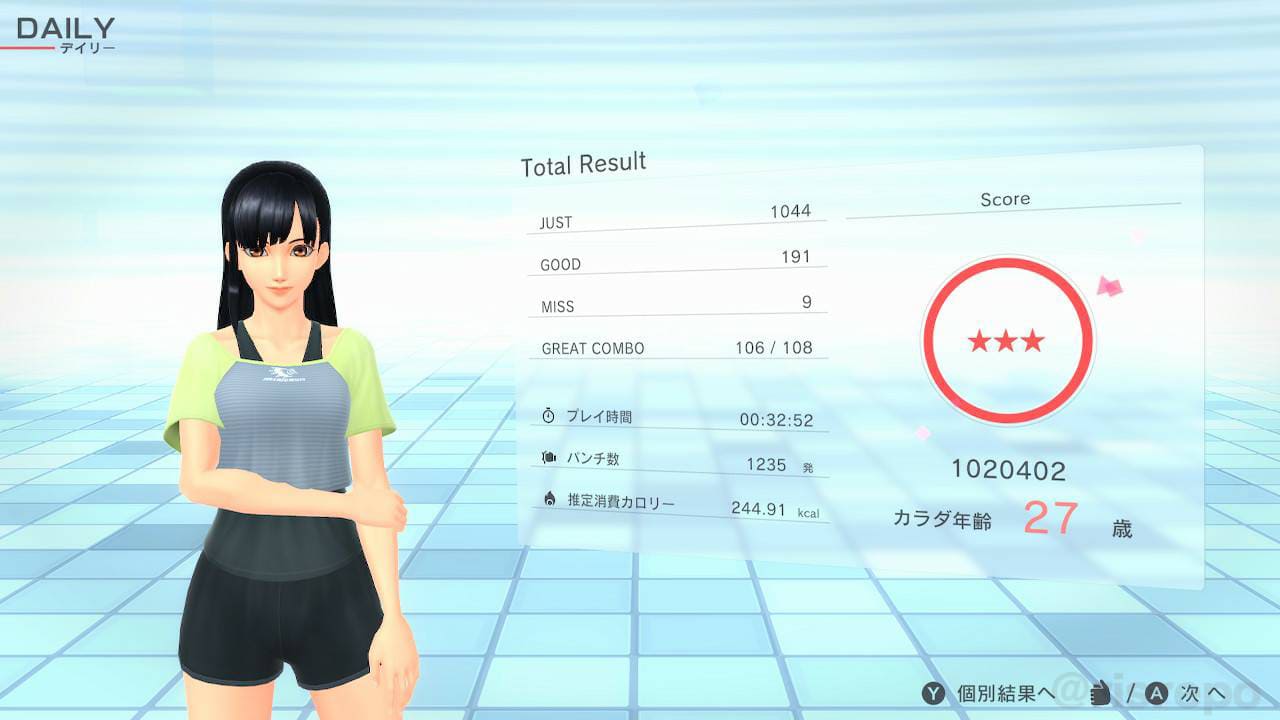The image size is (1280, 720).
Task: Click the Score panel heading
Action: [x=1005, y=198]
